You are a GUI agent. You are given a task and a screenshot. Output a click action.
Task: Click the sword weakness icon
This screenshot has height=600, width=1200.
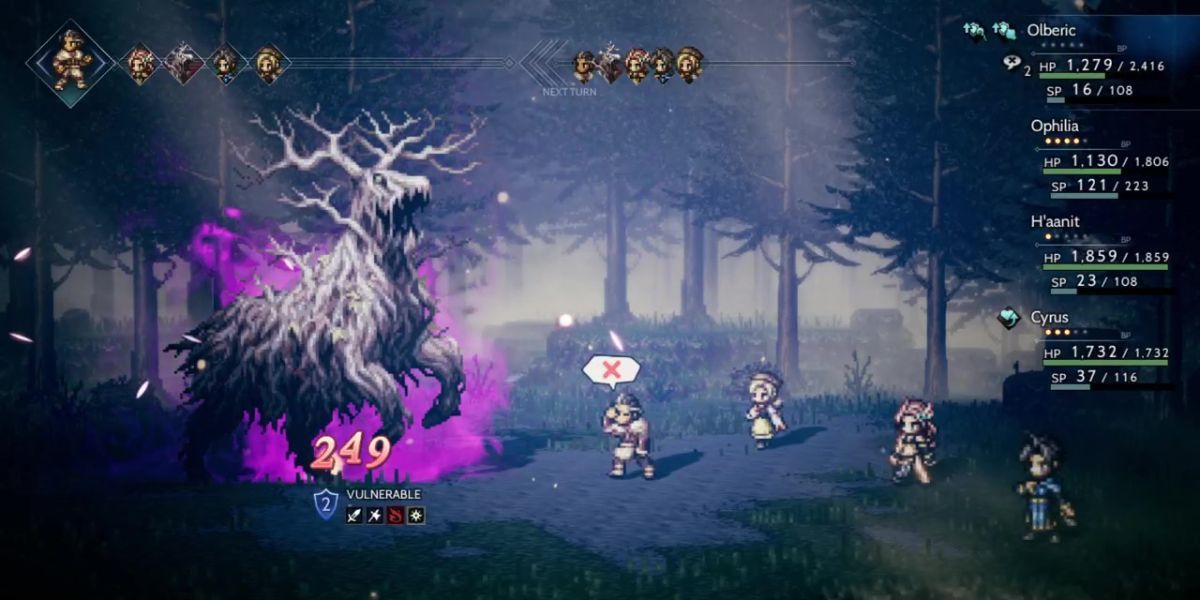354,516
